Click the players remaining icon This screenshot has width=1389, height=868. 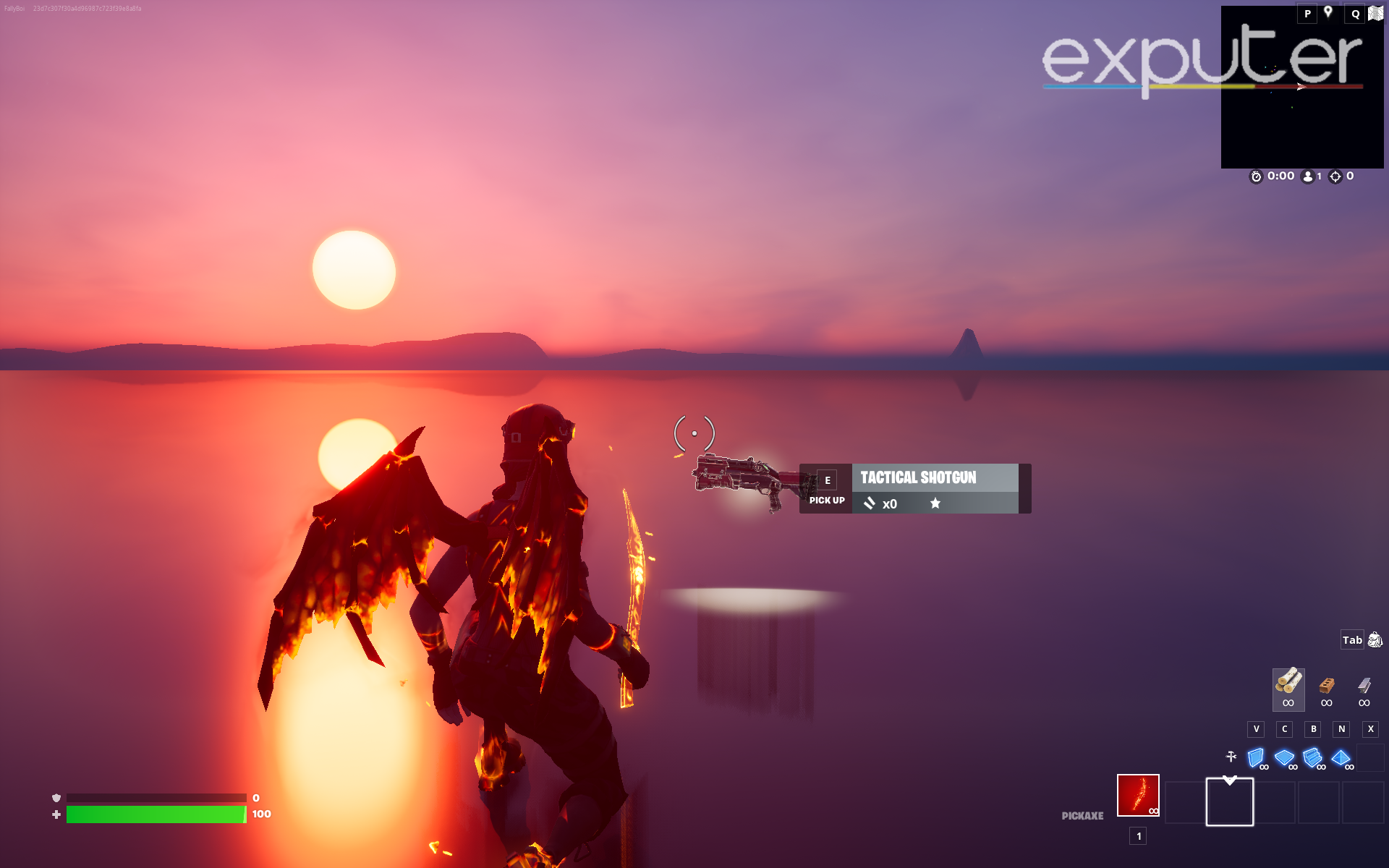[1307, 175]
